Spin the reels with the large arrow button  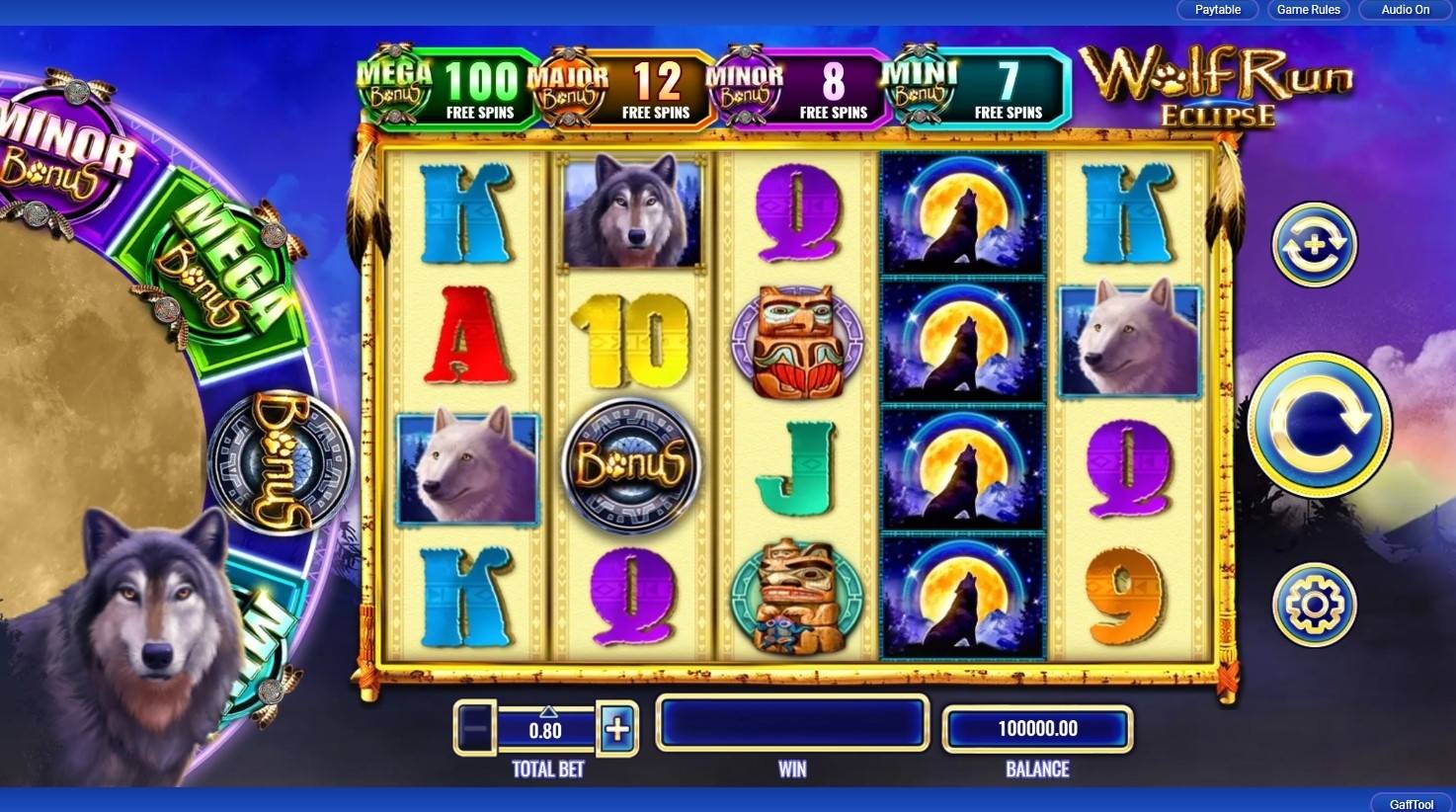click(x=1319, y=425)
